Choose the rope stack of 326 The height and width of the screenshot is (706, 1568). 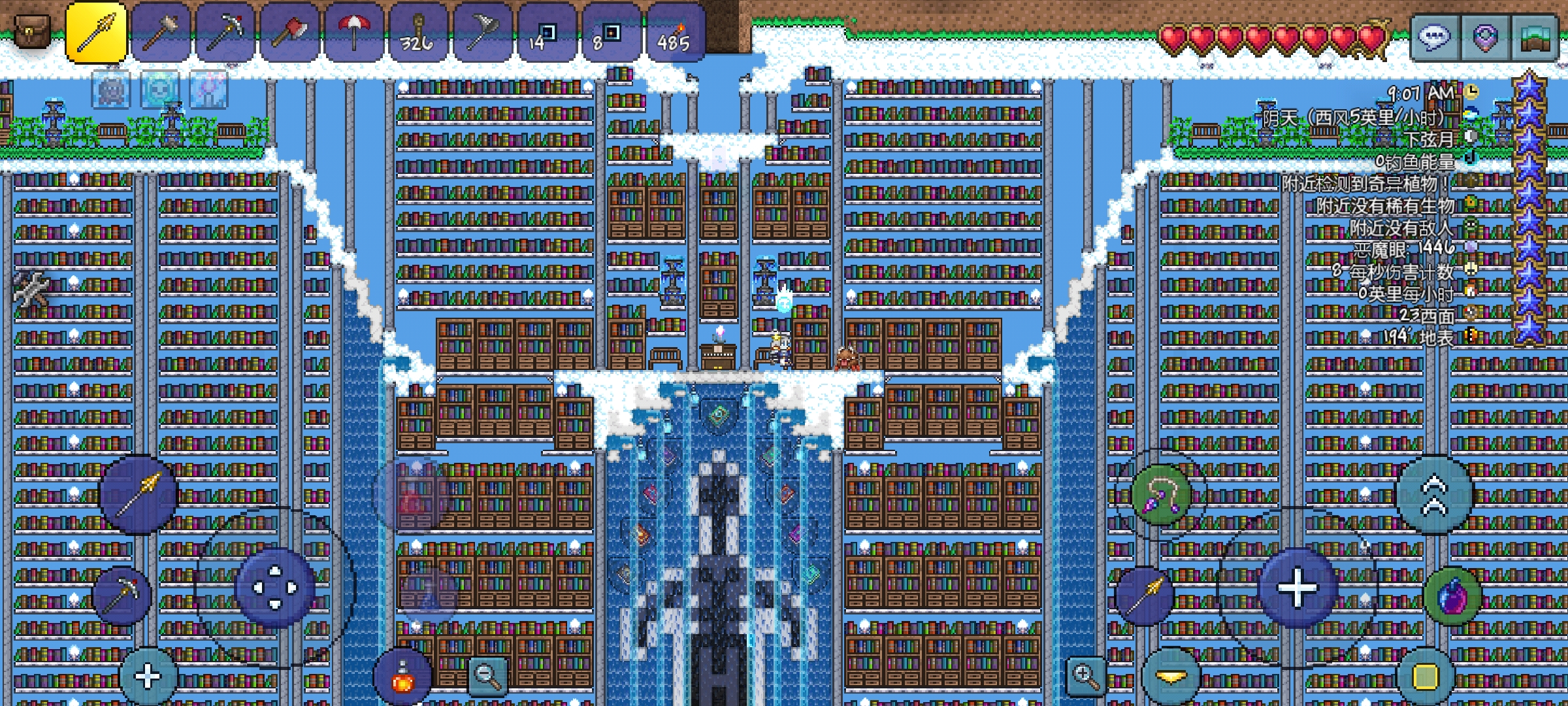pos(418,33)
